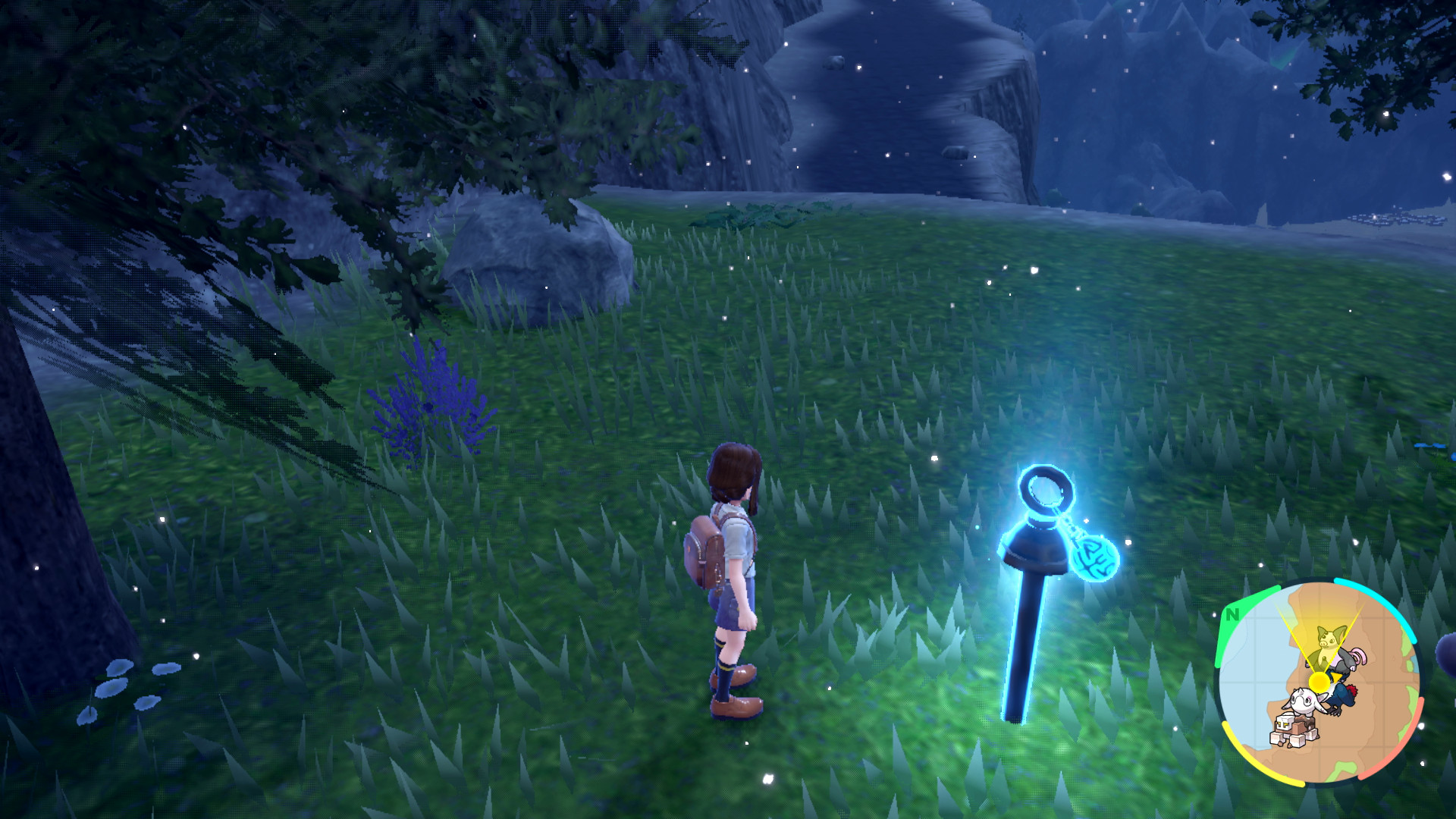
Task: Open the circular minimap
Action: point(1318,681)
